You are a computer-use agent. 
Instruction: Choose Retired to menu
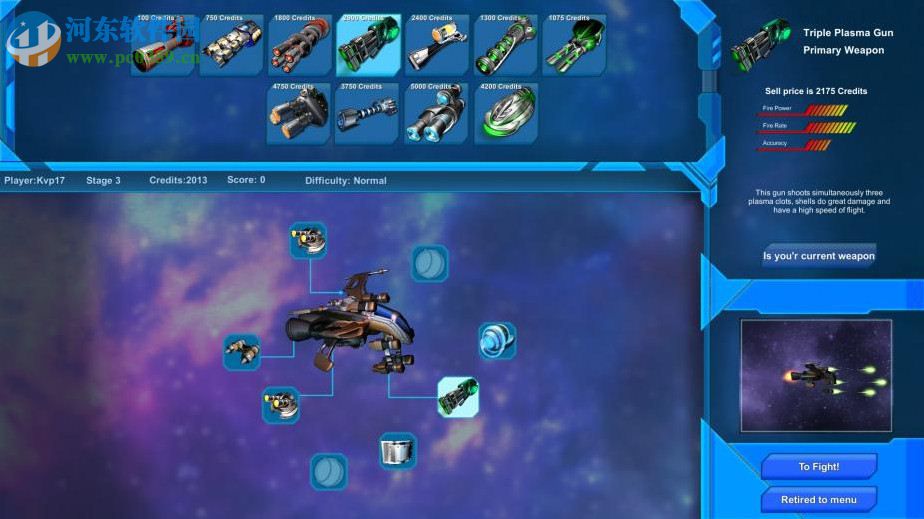pos(818,499)
